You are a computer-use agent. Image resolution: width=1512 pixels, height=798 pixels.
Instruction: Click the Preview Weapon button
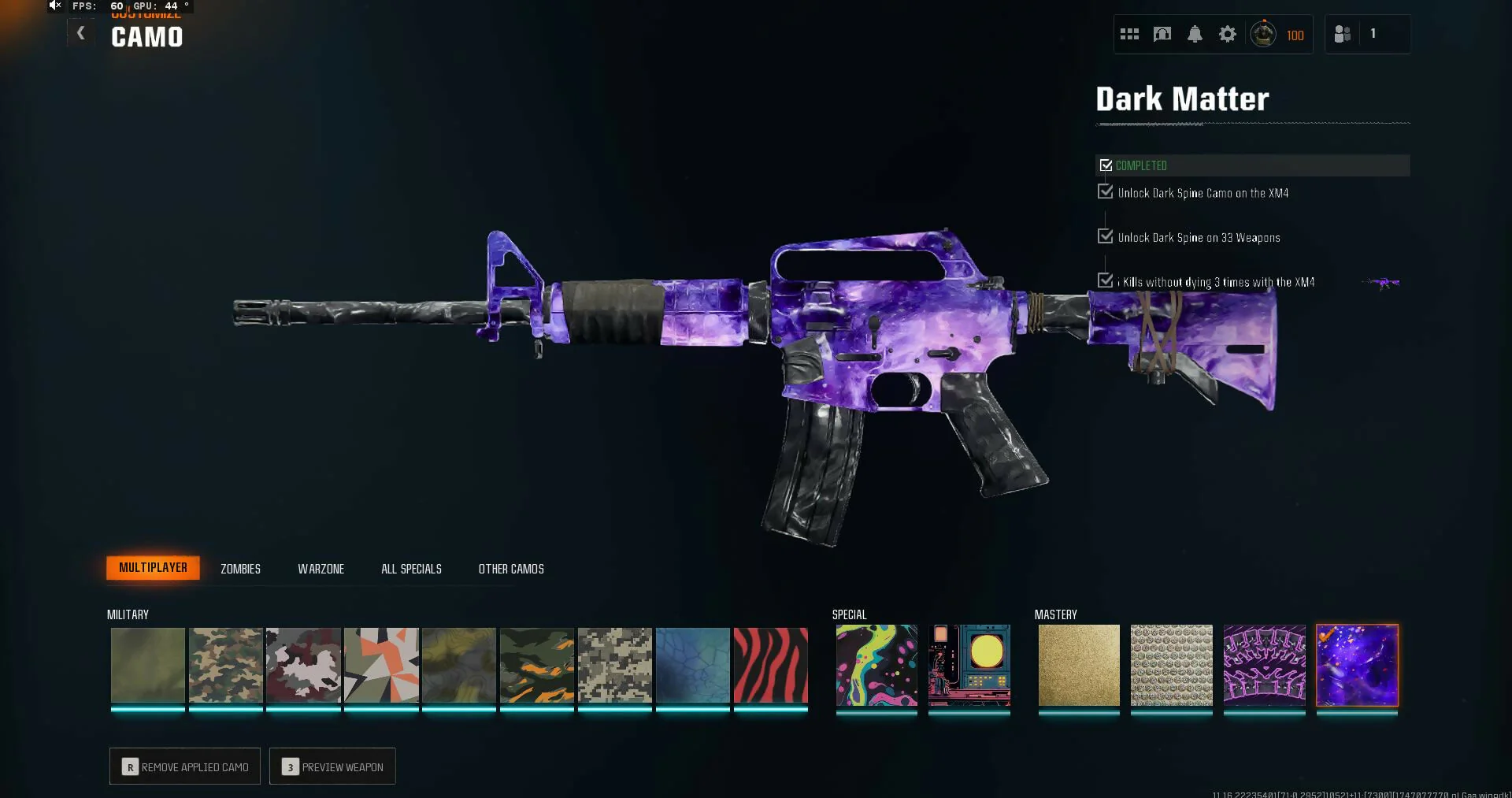[332, 766]
